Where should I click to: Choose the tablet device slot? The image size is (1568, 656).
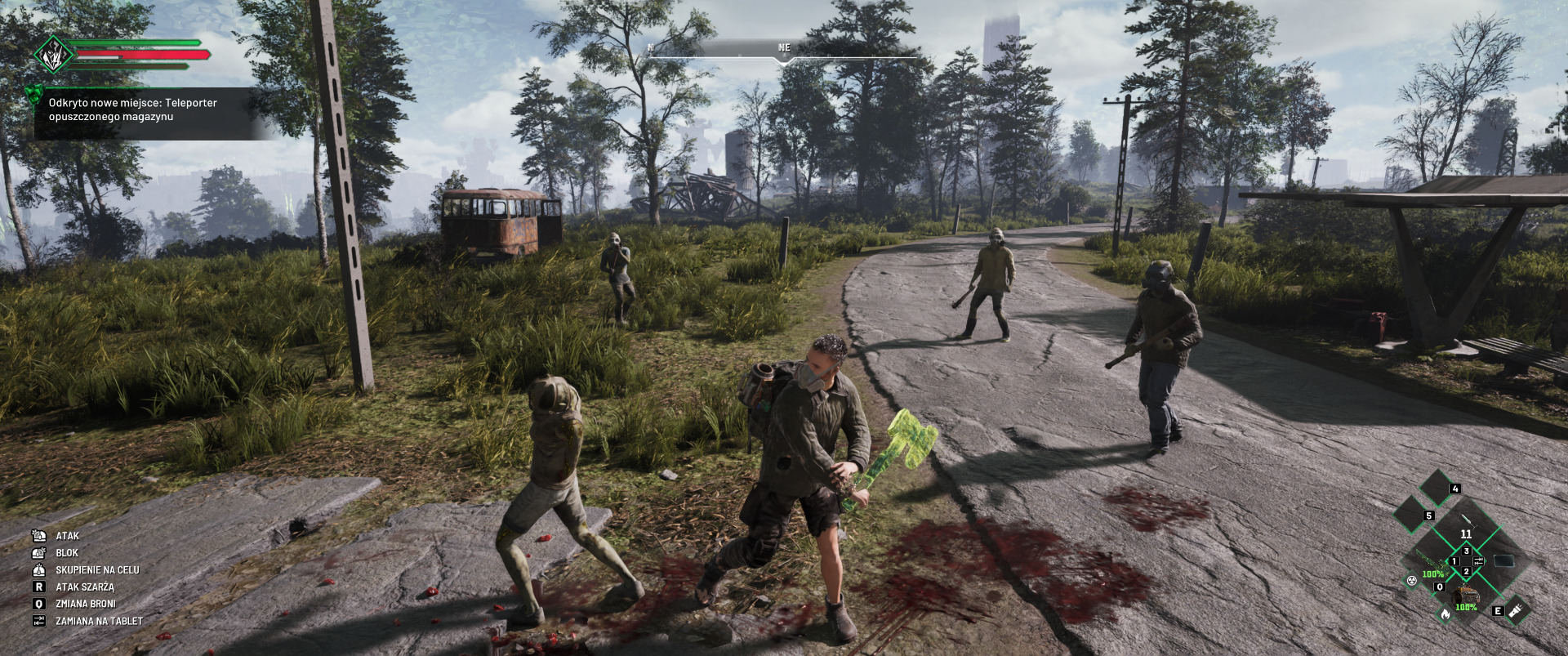[x=1503, y=560]
